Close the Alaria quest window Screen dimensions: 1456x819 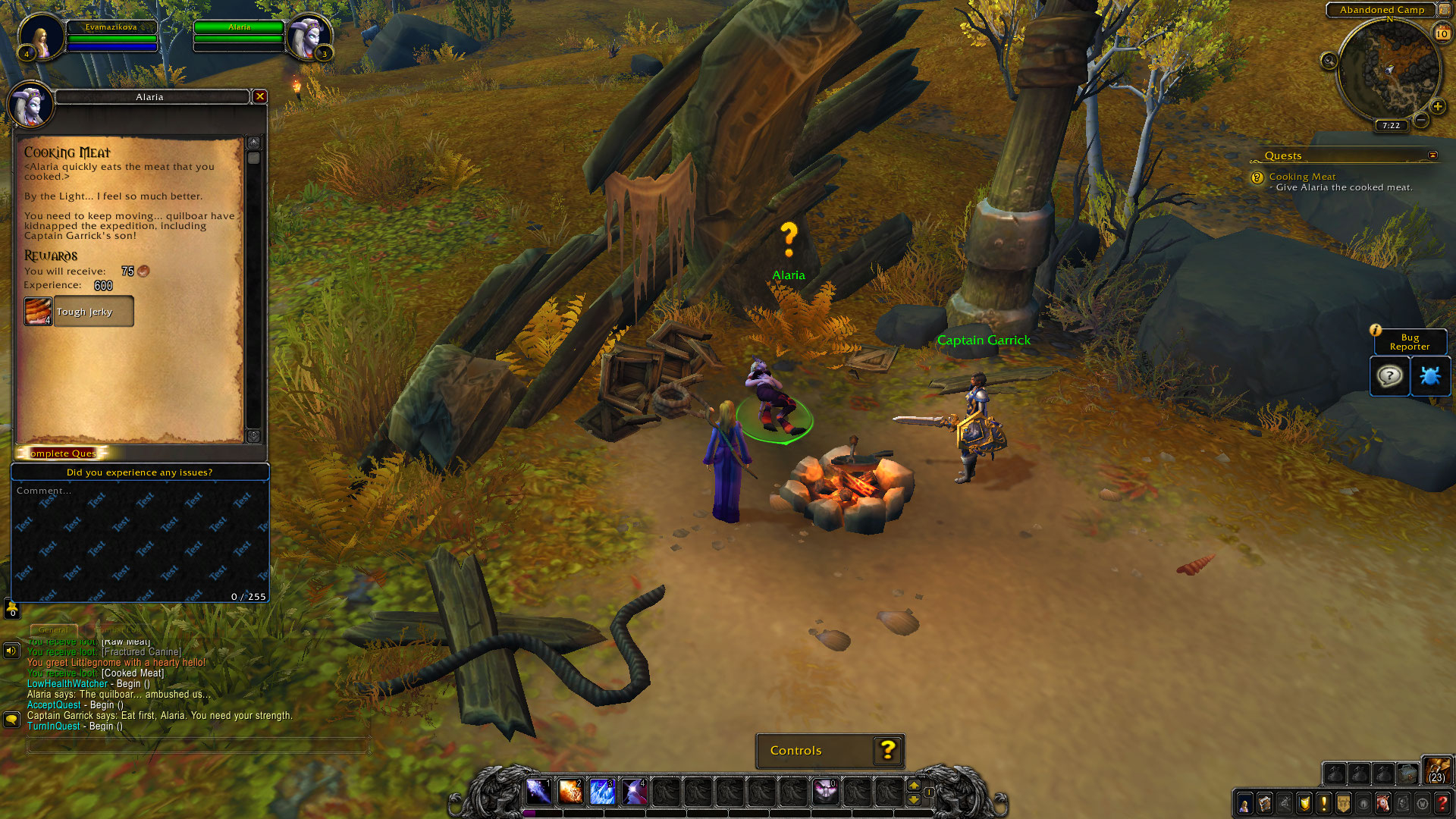[260, 96]
